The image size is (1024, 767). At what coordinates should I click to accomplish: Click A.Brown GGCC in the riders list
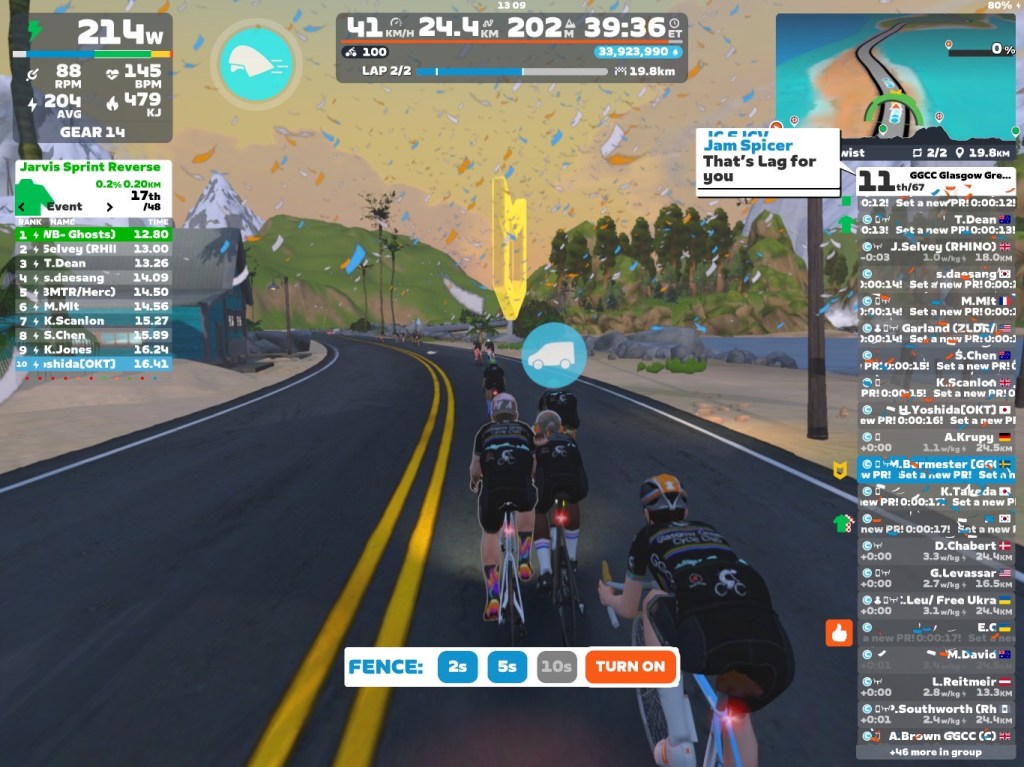[936, 736]
